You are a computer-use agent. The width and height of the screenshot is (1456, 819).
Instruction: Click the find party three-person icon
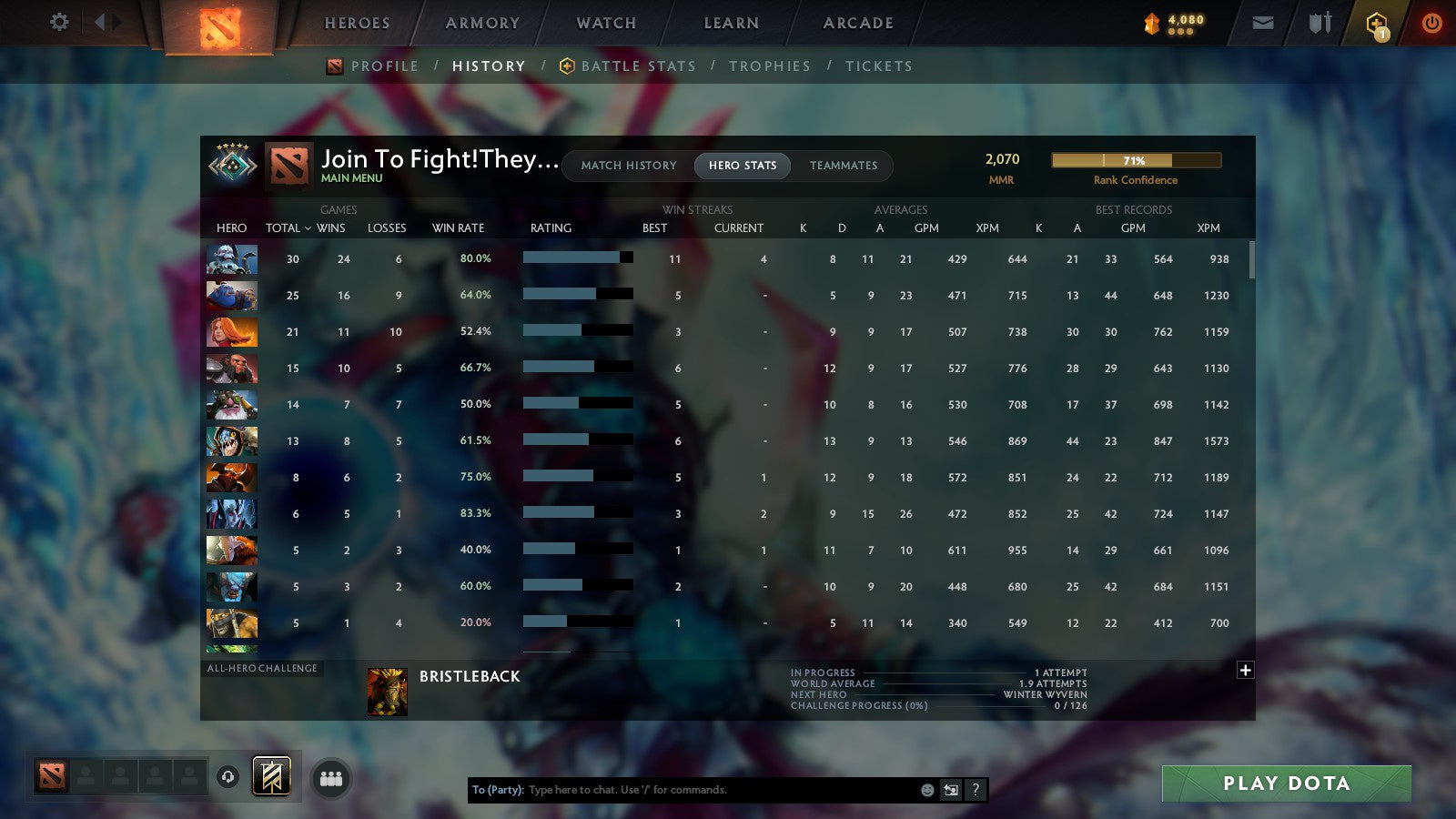tap(332, 778)
